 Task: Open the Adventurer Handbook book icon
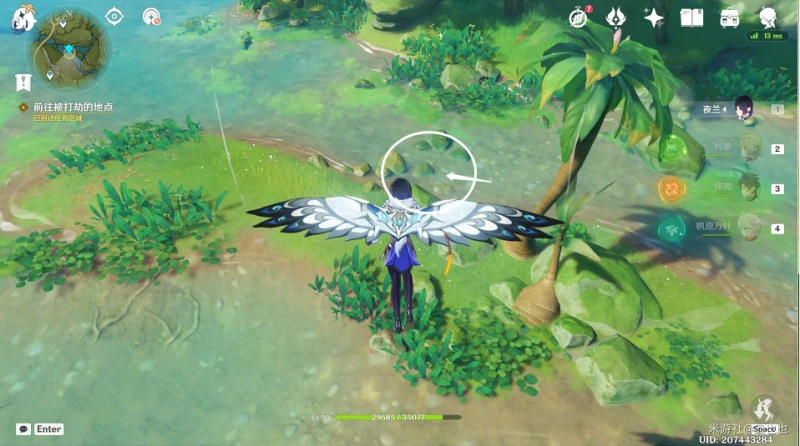click(691, 17)
